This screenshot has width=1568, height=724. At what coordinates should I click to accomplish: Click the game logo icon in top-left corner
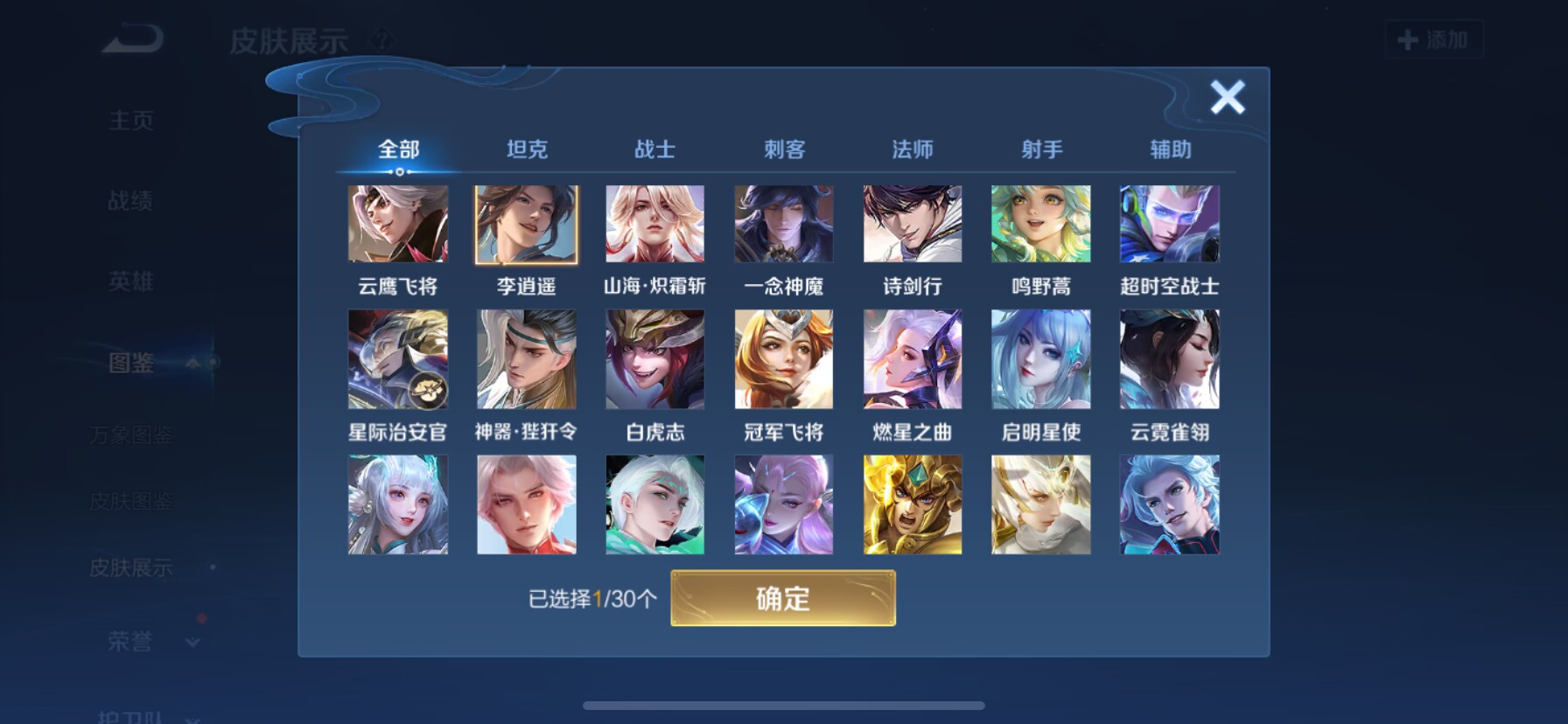(131, 39)
